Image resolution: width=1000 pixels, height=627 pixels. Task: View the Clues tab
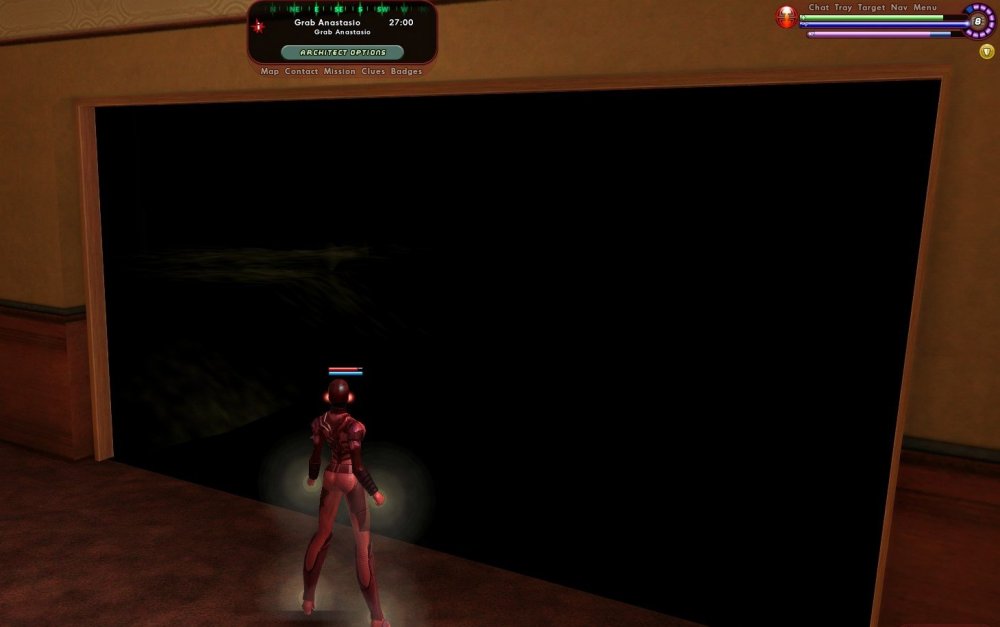click(x=374, y=72)
